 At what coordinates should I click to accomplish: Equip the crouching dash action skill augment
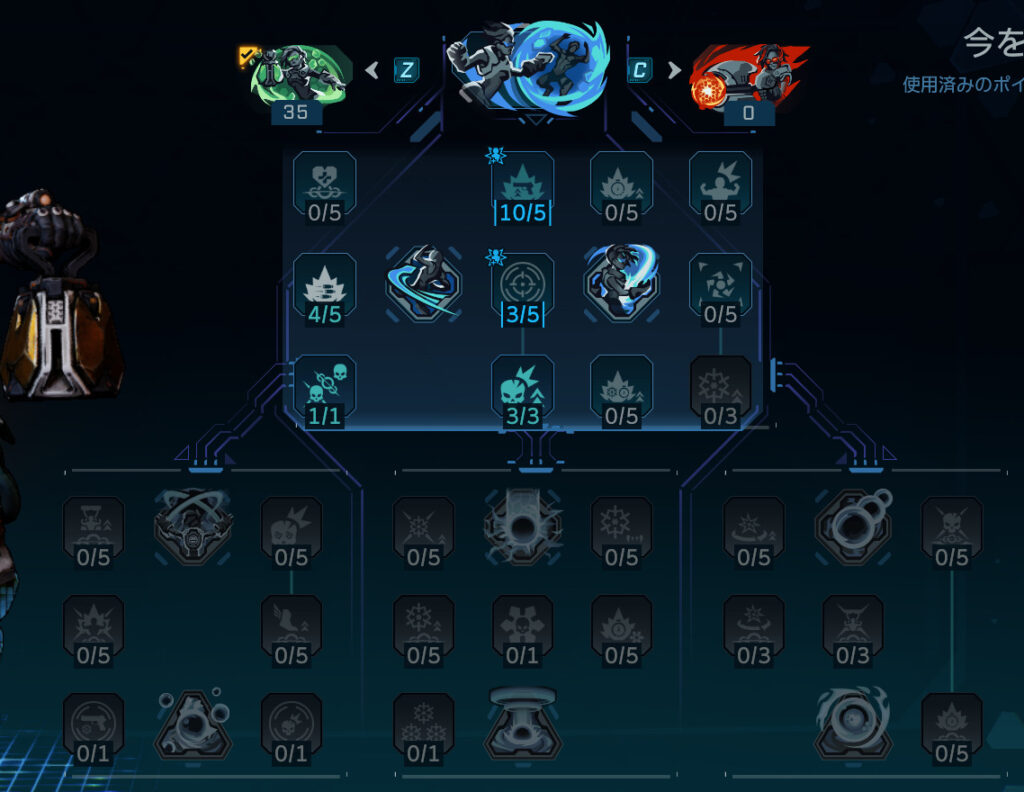point(423,284)
